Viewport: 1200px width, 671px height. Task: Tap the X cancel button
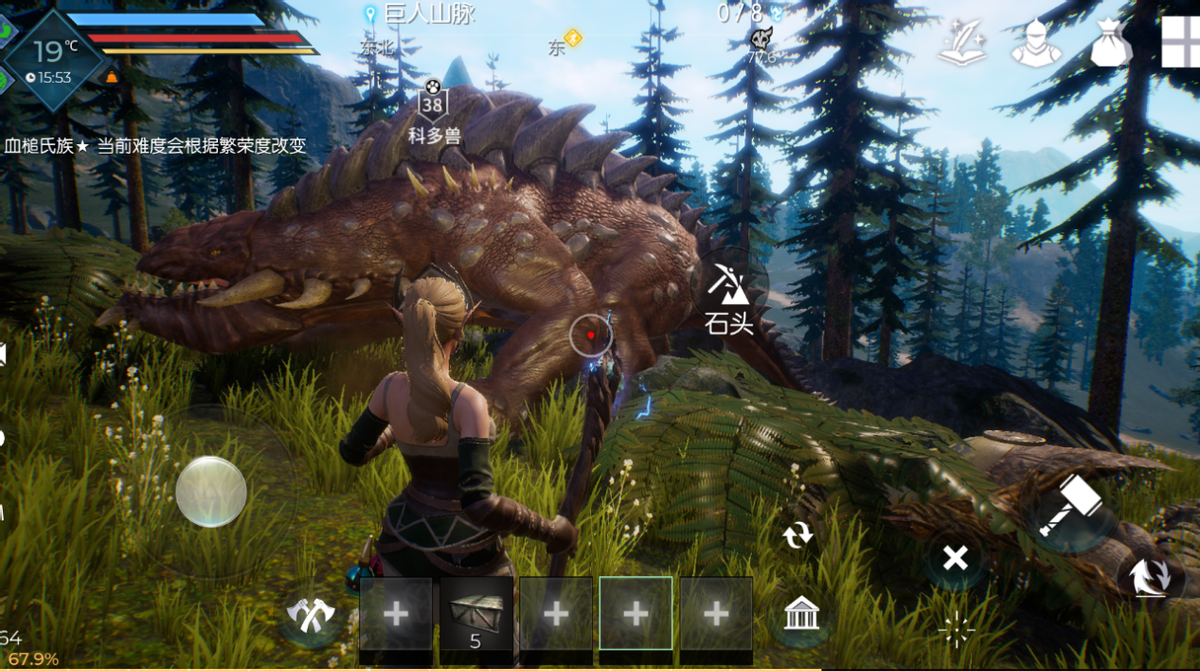pos(955,557)
